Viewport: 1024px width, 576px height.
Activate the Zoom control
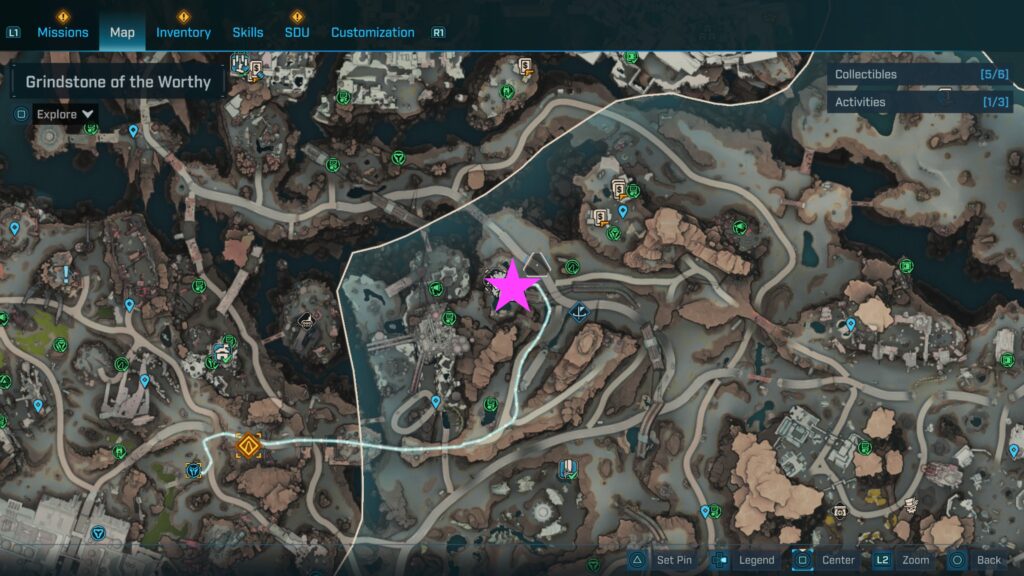pos(903,560)
